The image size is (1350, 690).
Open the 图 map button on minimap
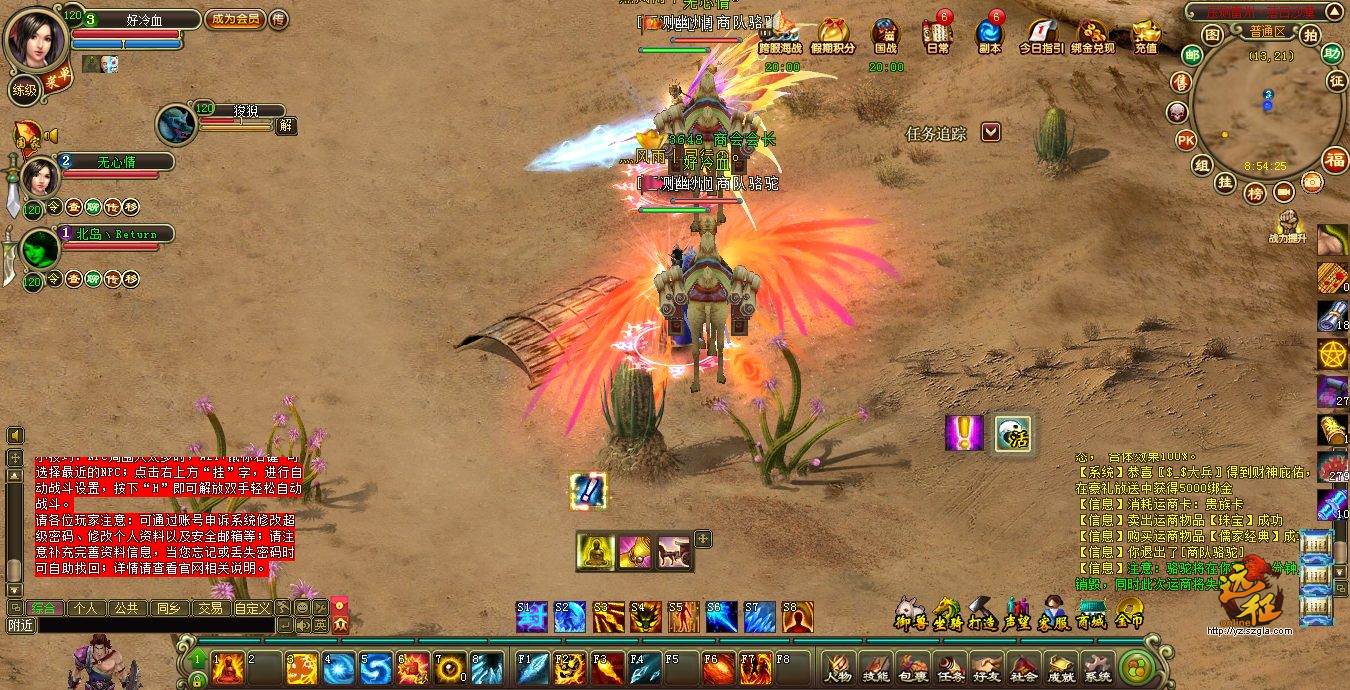point(1211,35)
